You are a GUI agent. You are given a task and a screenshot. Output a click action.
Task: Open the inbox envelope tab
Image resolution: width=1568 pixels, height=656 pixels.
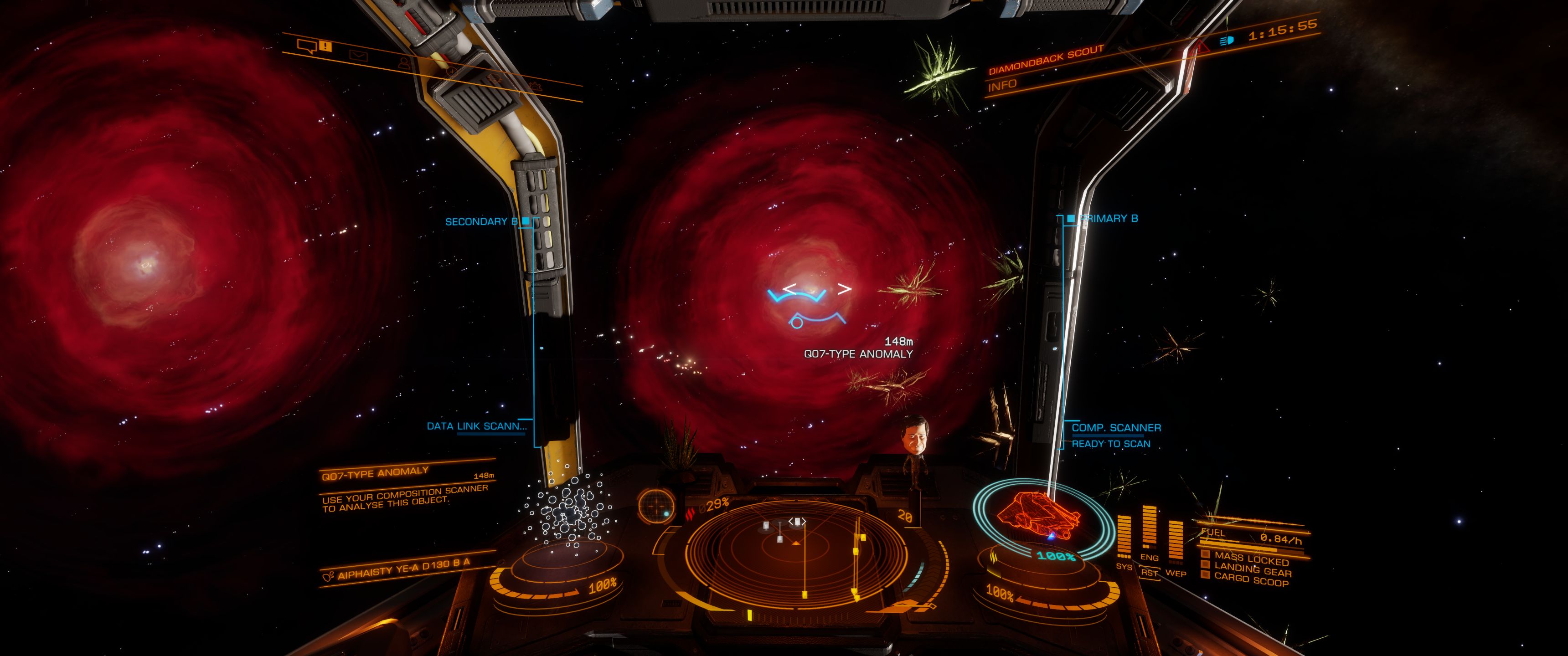pyautogui.click(x=359, y=55)
